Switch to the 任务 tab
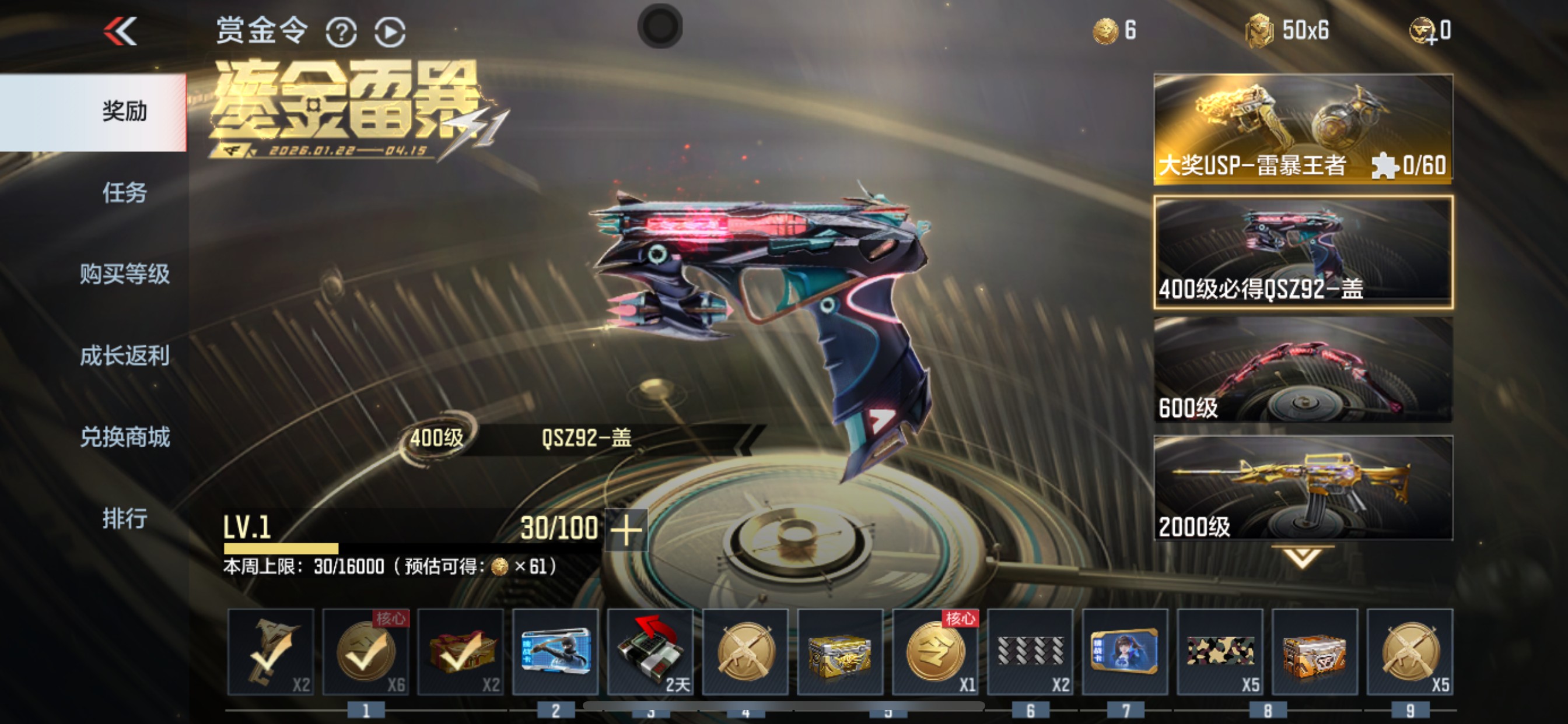 click(124, 194)
